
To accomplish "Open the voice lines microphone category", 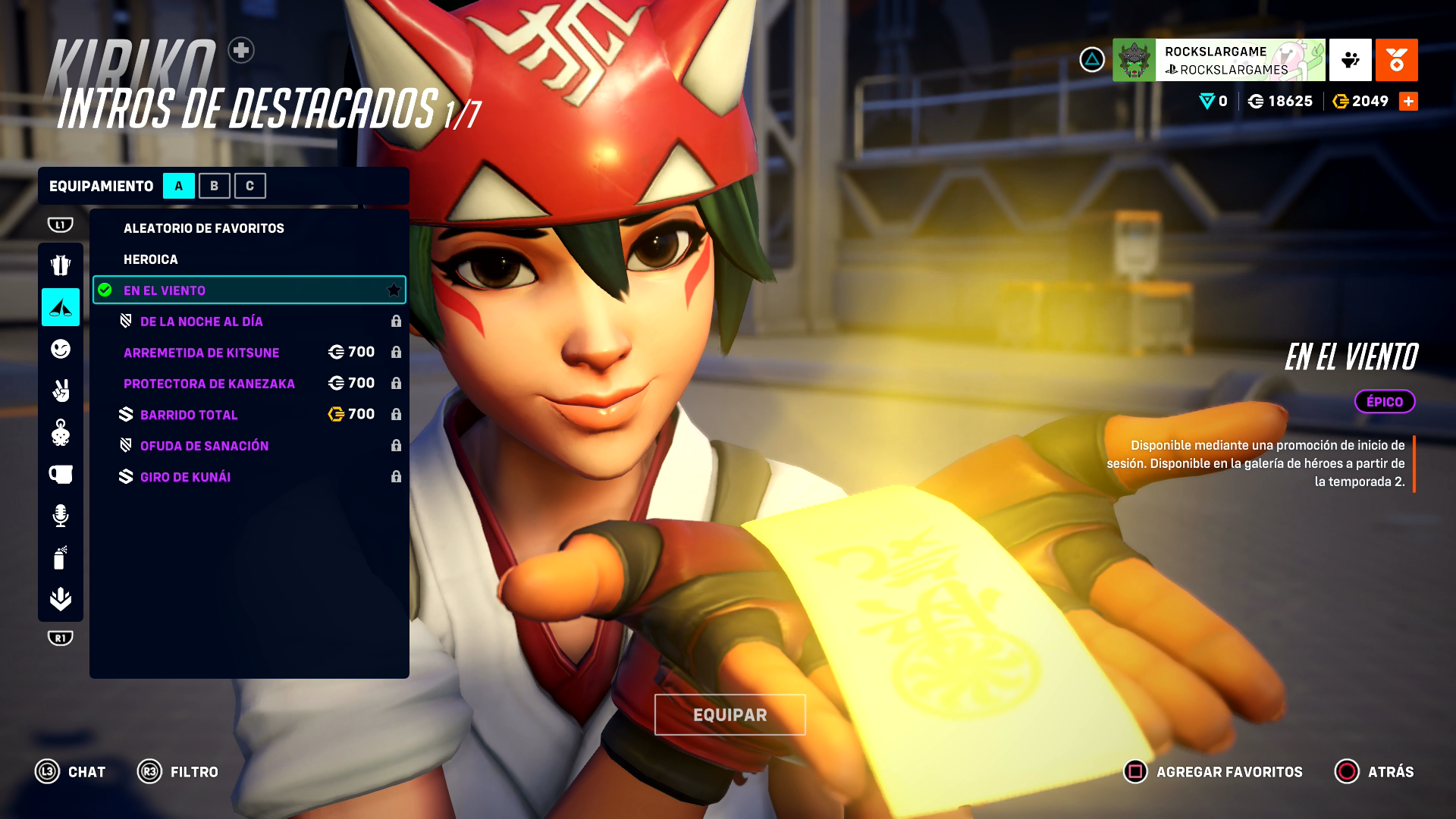I will [x=61, y=516].
